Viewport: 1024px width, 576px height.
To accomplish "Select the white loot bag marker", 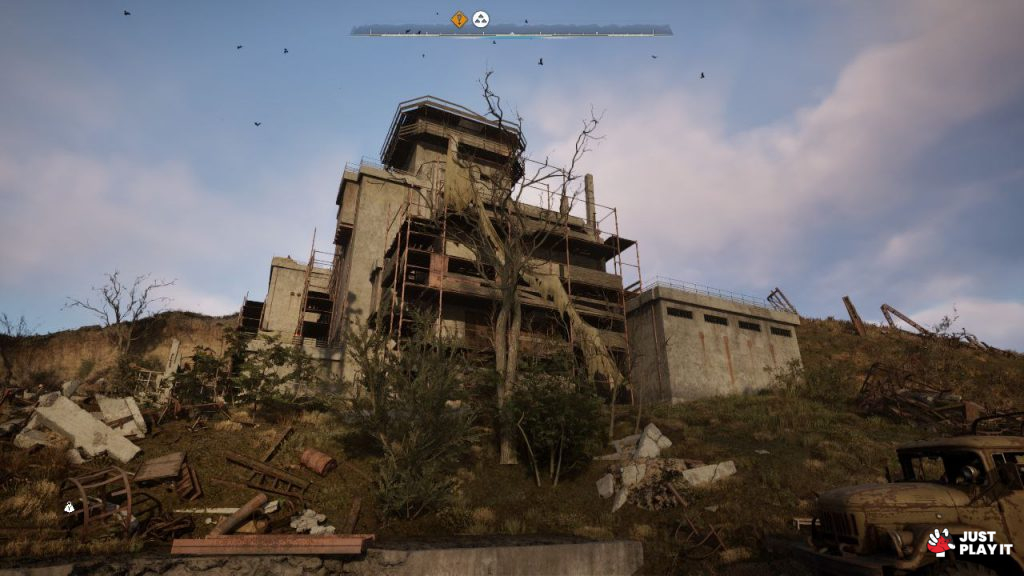I will pyautogui.click(x=69, y=507).
